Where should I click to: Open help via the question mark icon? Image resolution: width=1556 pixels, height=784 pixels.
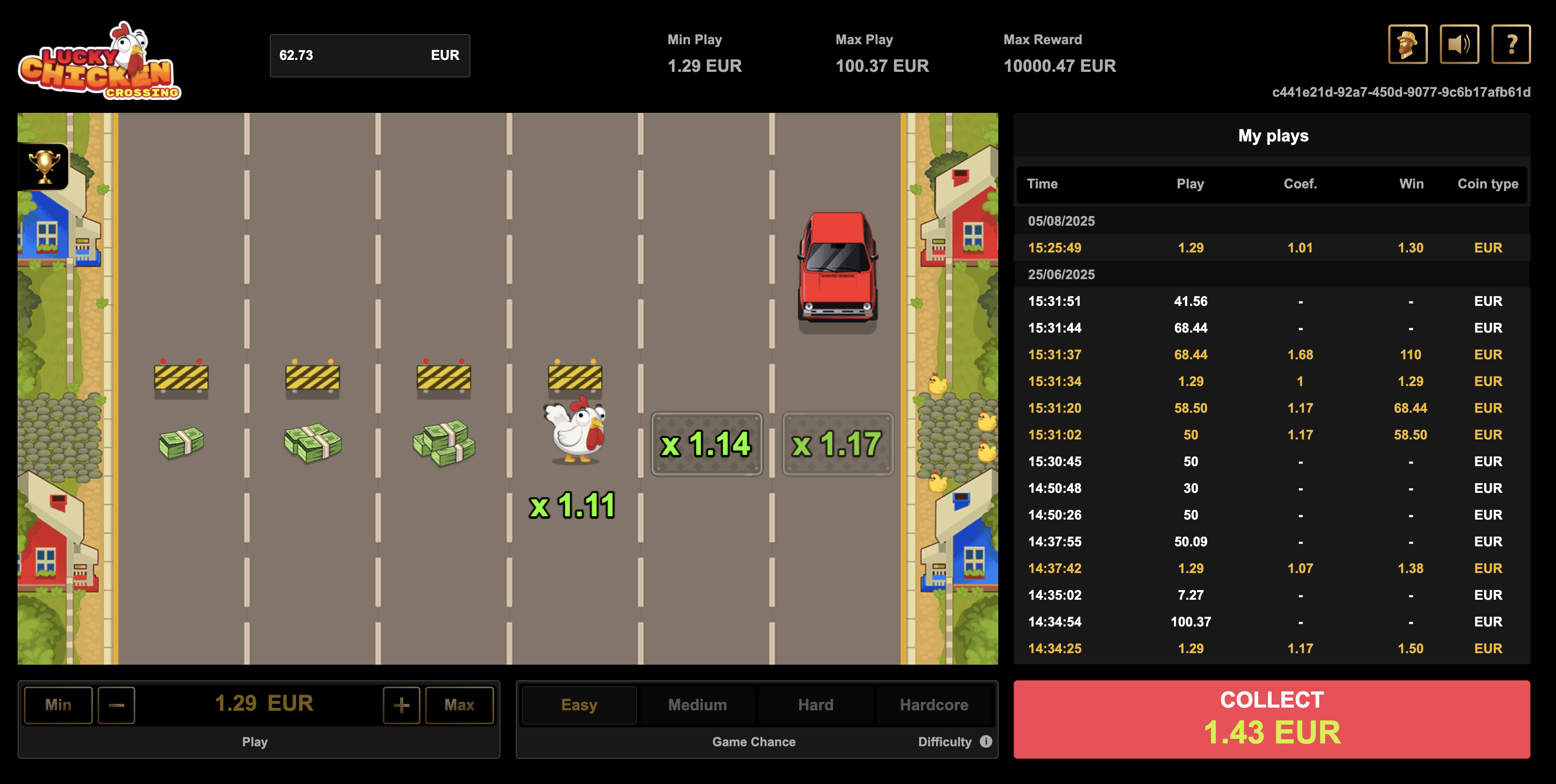1511,43
